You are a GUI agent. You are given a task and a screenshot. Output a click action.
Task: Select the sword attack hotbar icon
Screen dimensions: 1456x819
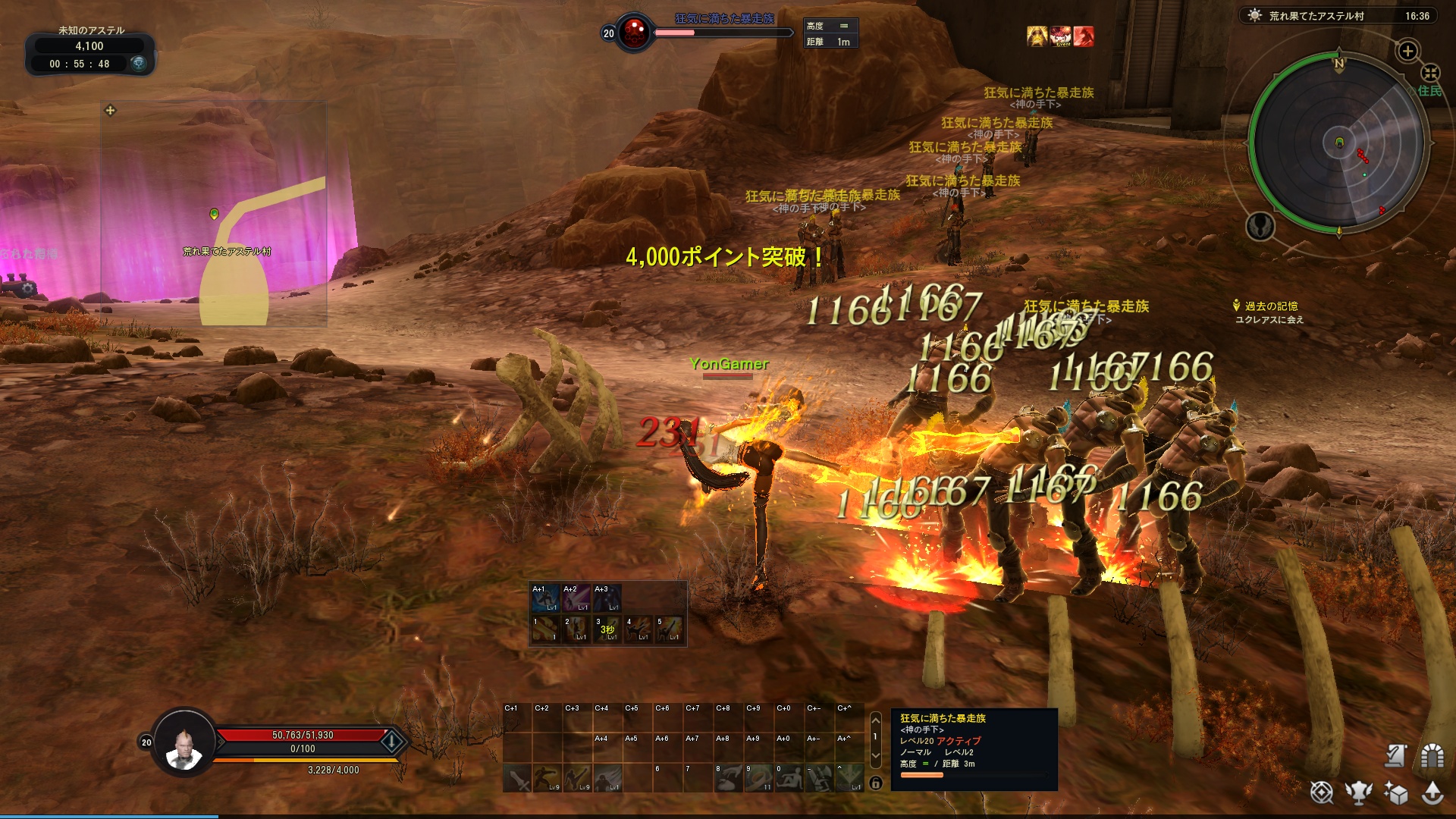click(517, 778)
